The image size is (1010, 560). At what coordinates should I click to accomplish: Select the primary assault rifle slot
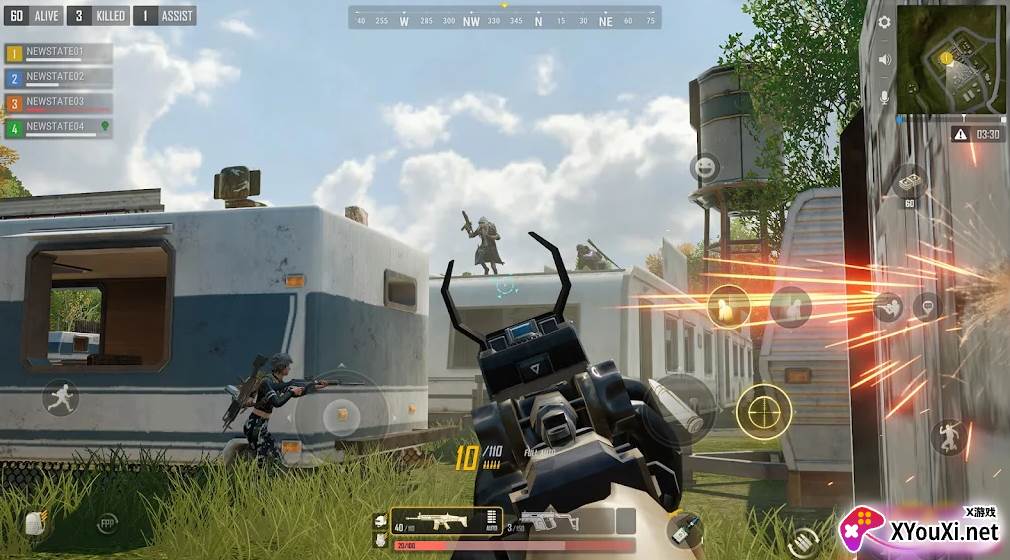point(444,520)
